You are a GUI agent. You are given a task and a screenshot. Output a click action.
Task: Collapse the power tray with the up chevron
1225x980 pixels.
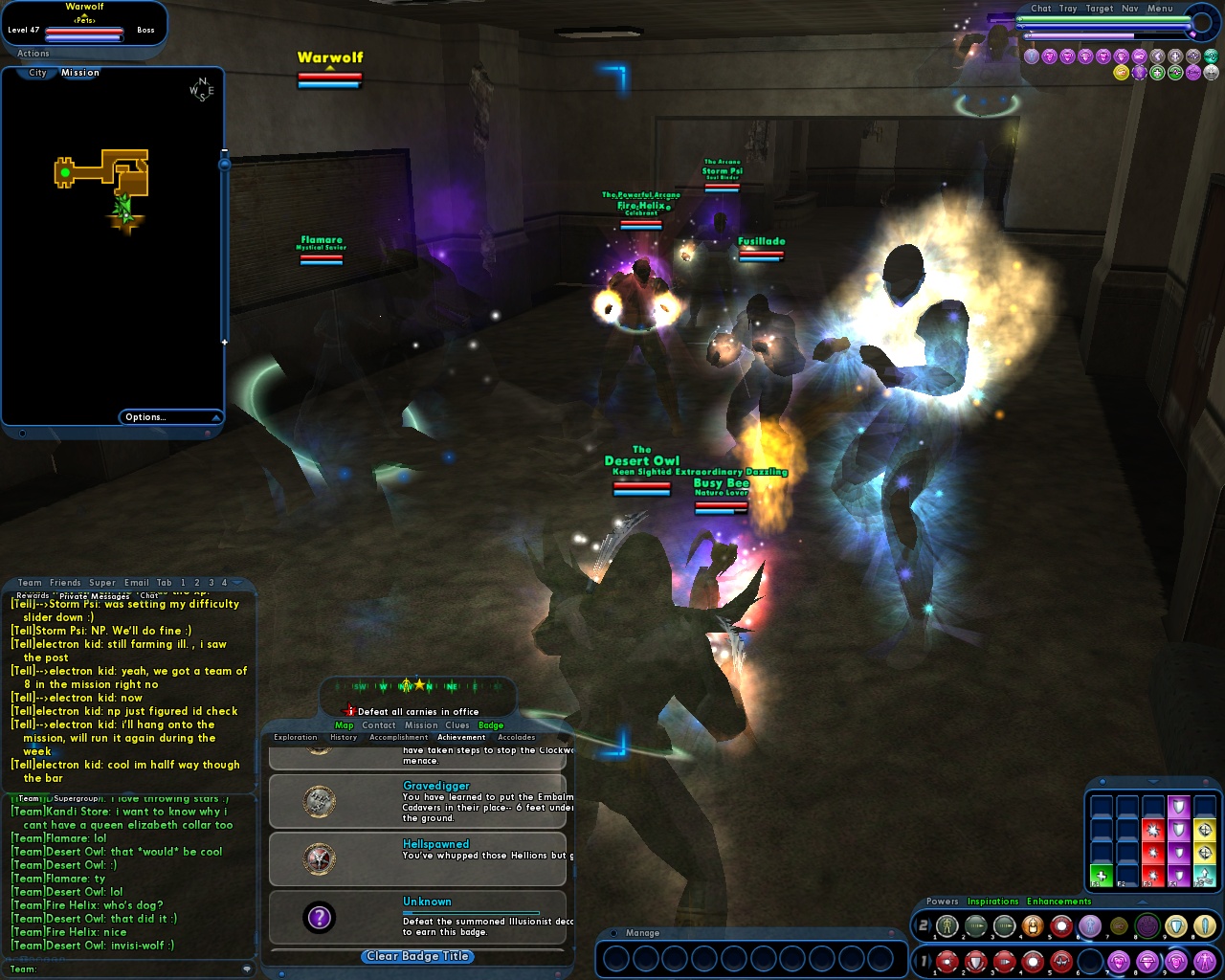click(1141, 902)
